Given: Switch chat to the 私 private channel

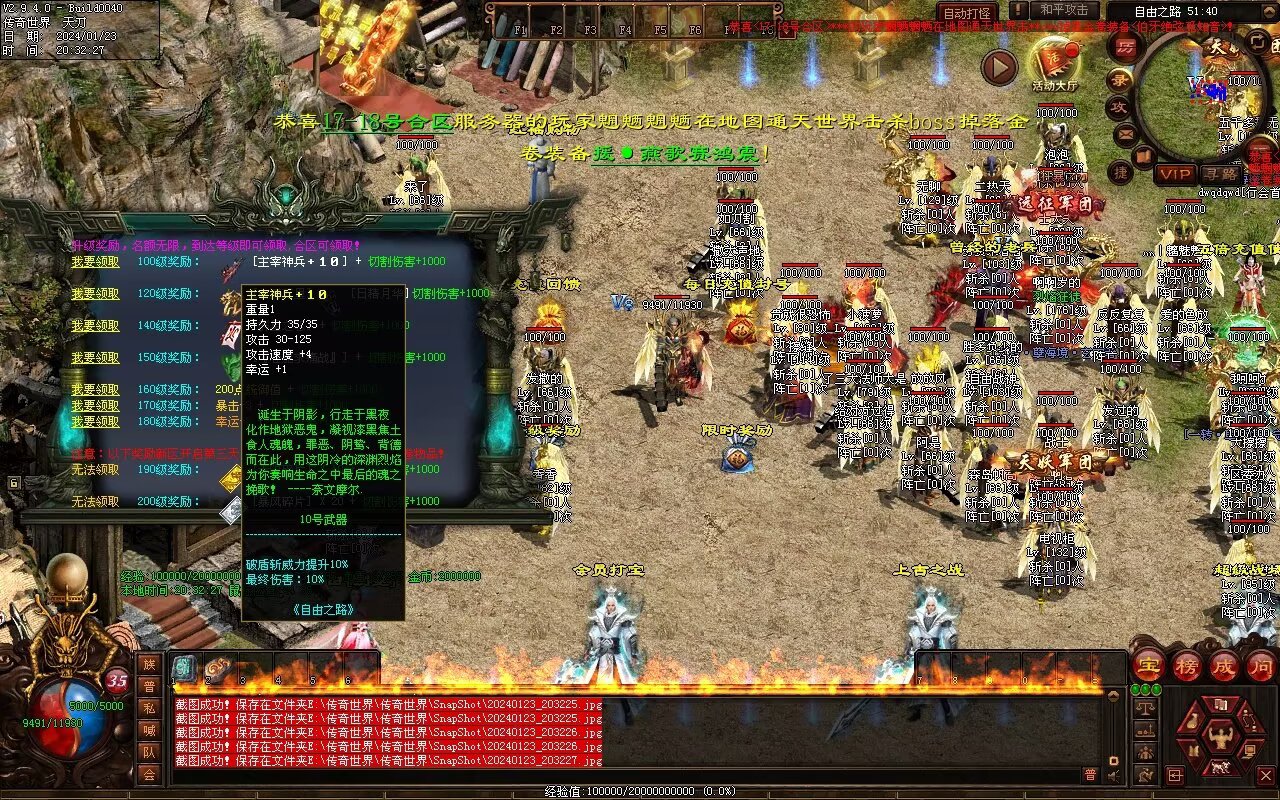Looking at the screenshot, I should point(149,708).
